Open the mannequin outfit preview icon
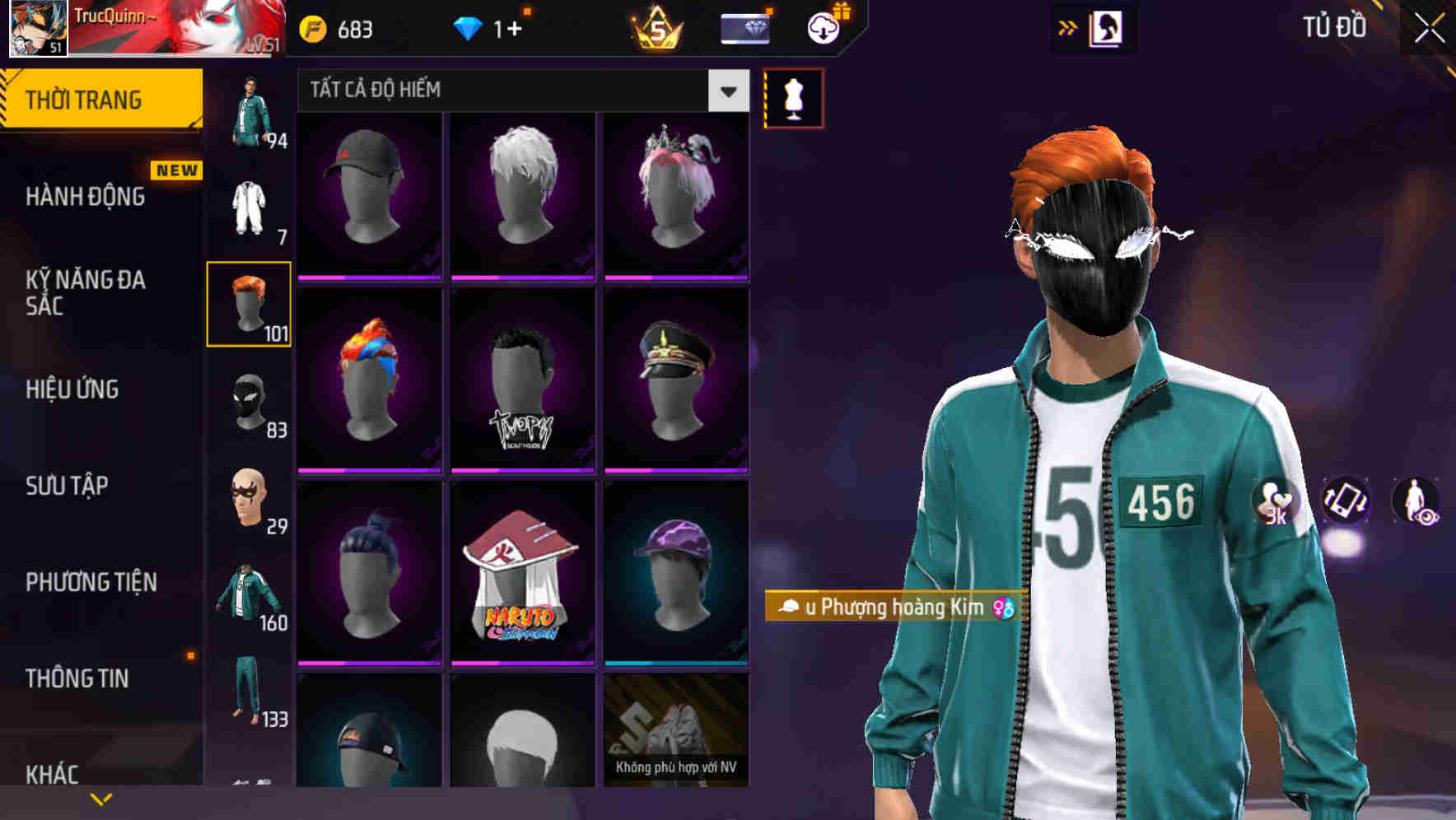 click(793, 96)
